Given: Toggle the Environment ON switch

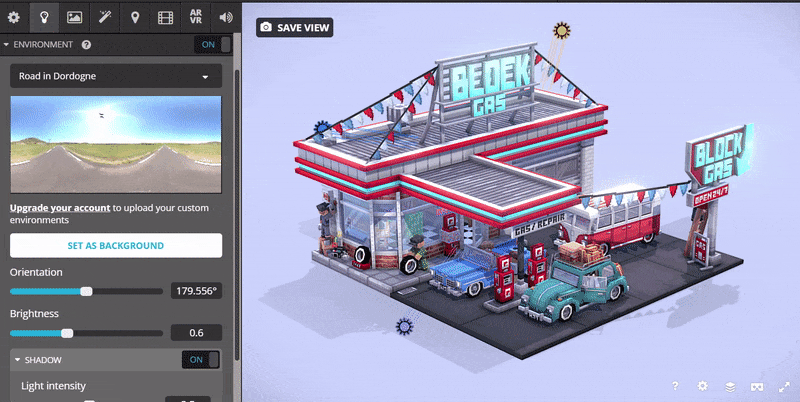Looking at the screenshot, I should coord(212,45).
